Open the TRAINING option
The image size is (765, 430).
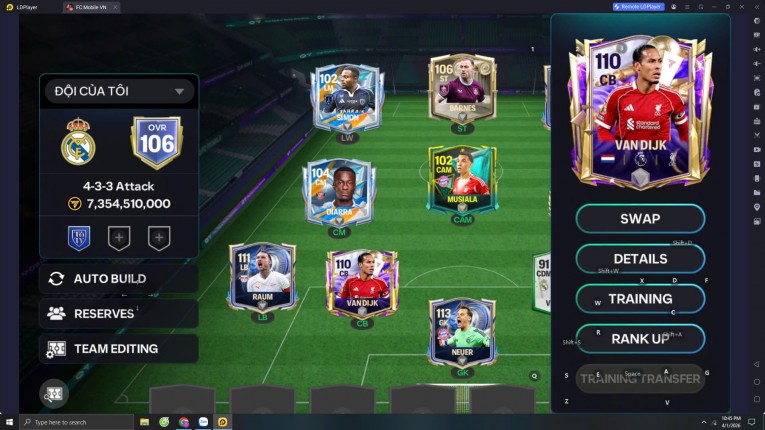coord(640,299)
